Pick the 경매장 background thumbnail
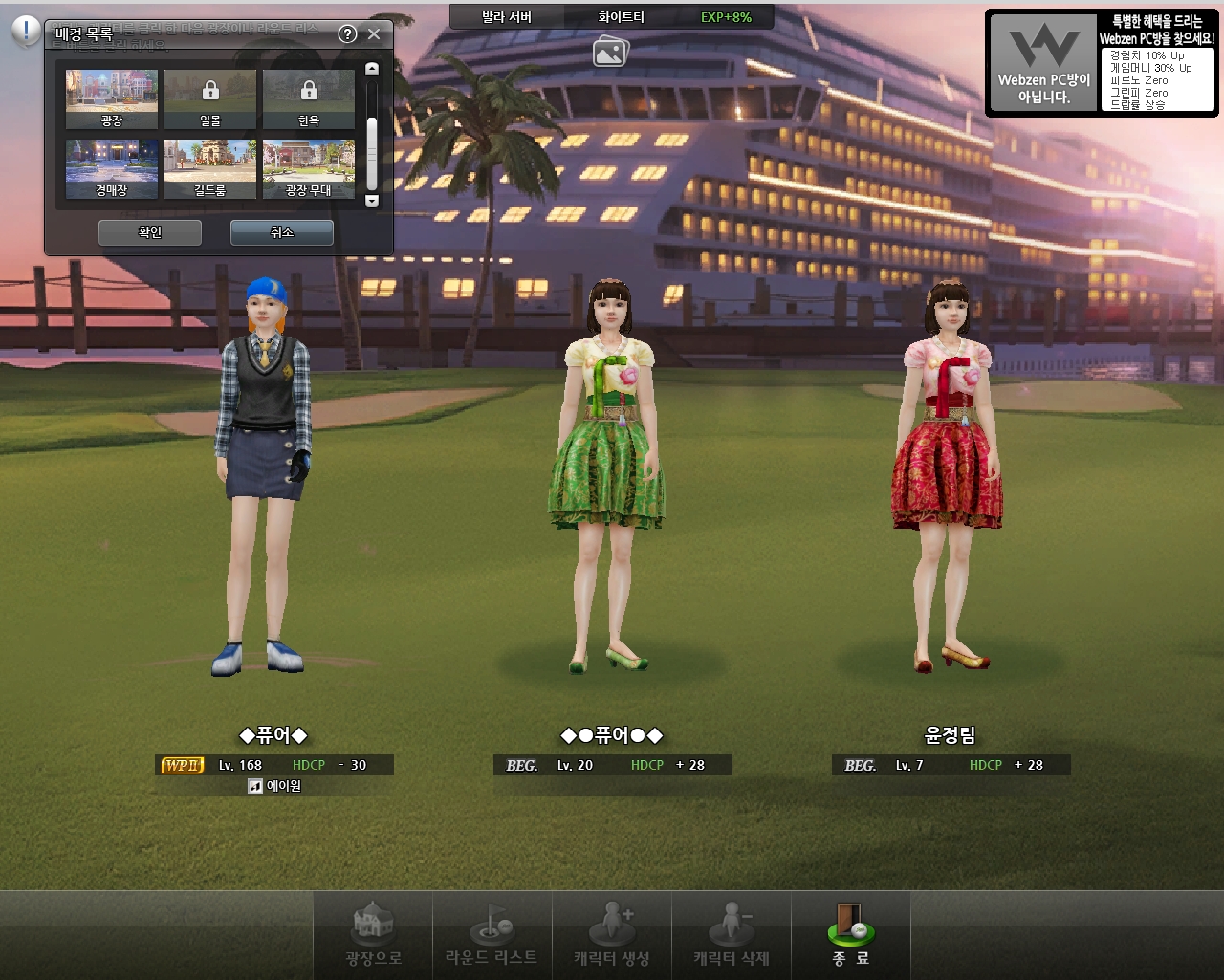The width and height of the screenshot is (1224, 980). pos(112,168)
